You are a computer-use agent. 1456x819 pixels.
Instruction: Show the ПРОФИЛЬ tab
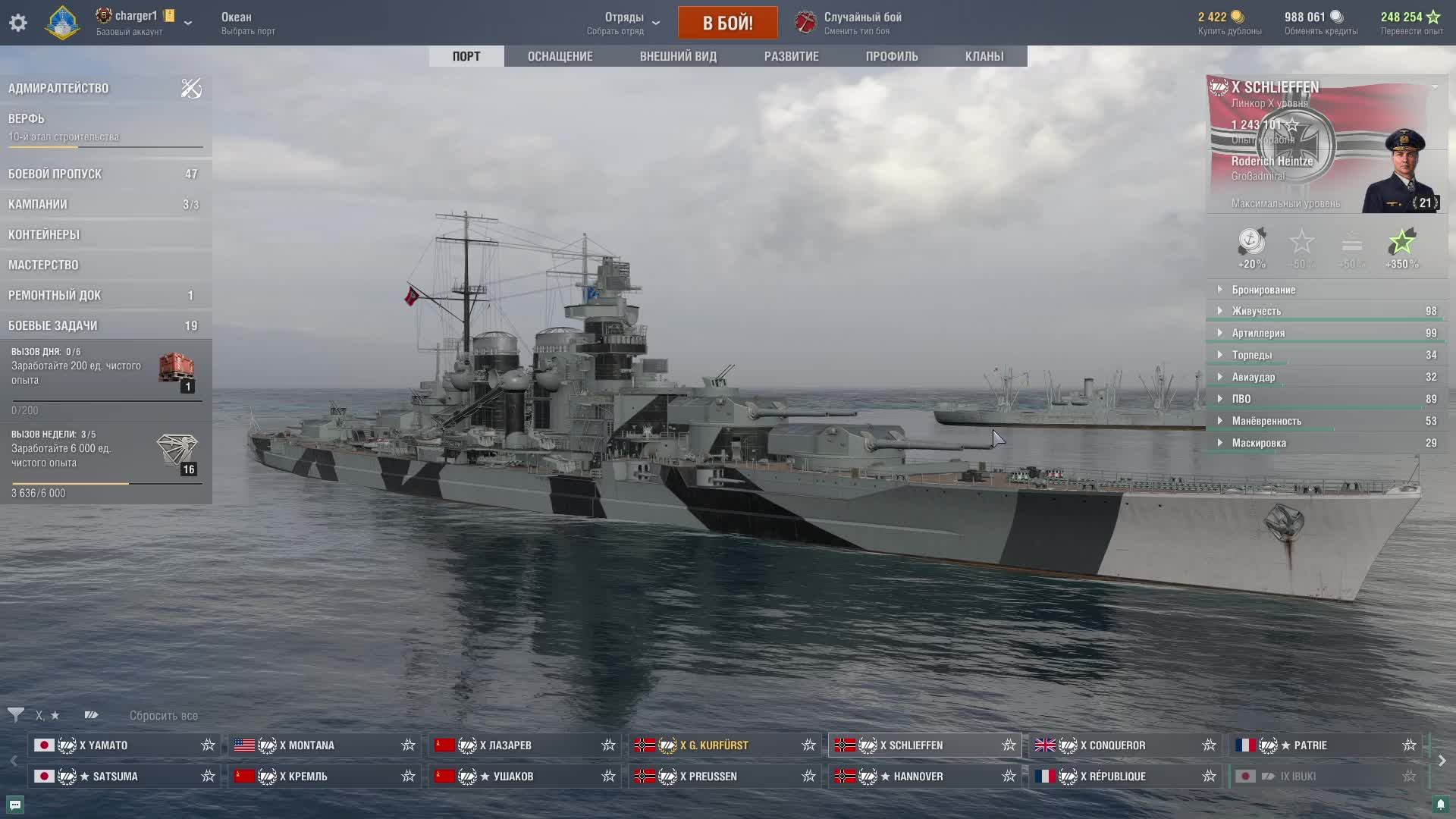click(x=891, y=56)
